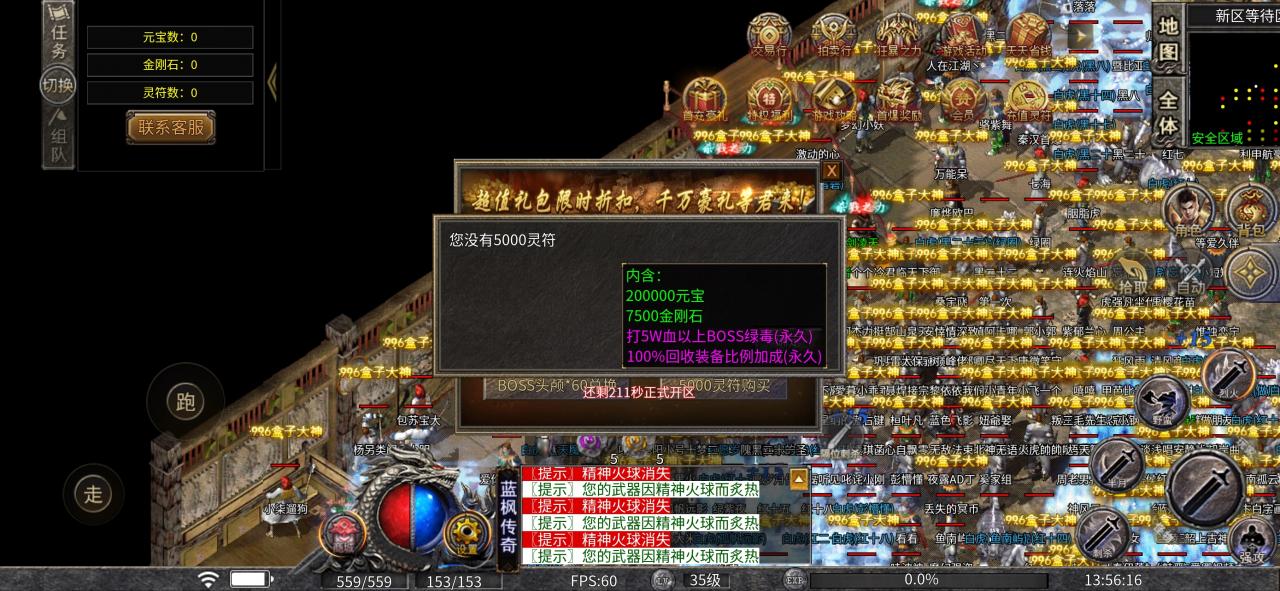The image size is (1280, 591).
Task: Select the 狂暴之力 berserk power icon
Action: tap(897, 34)
